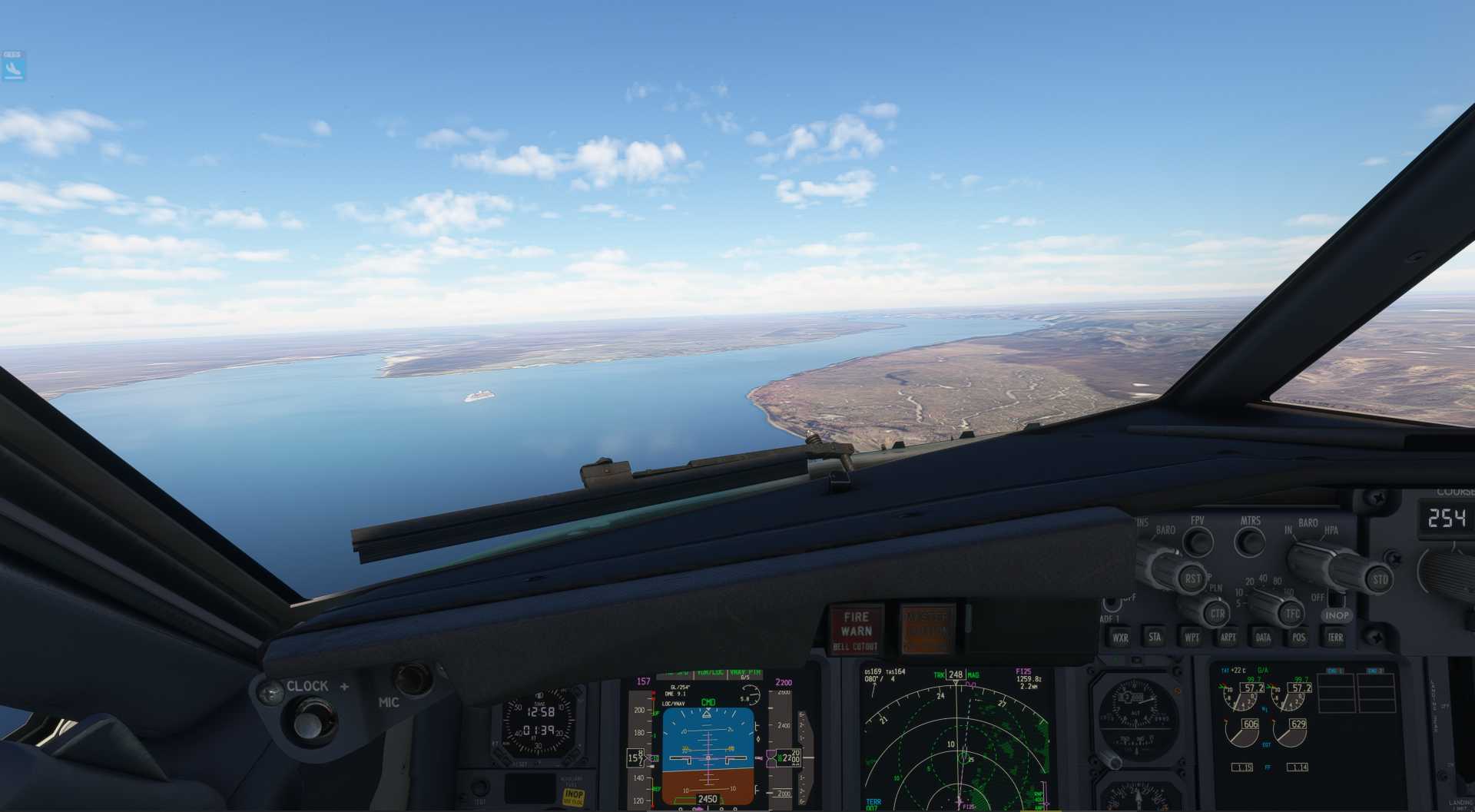The image size is (1475, 812).
Task: Click the CTR map center knob
Action: 1217,614
